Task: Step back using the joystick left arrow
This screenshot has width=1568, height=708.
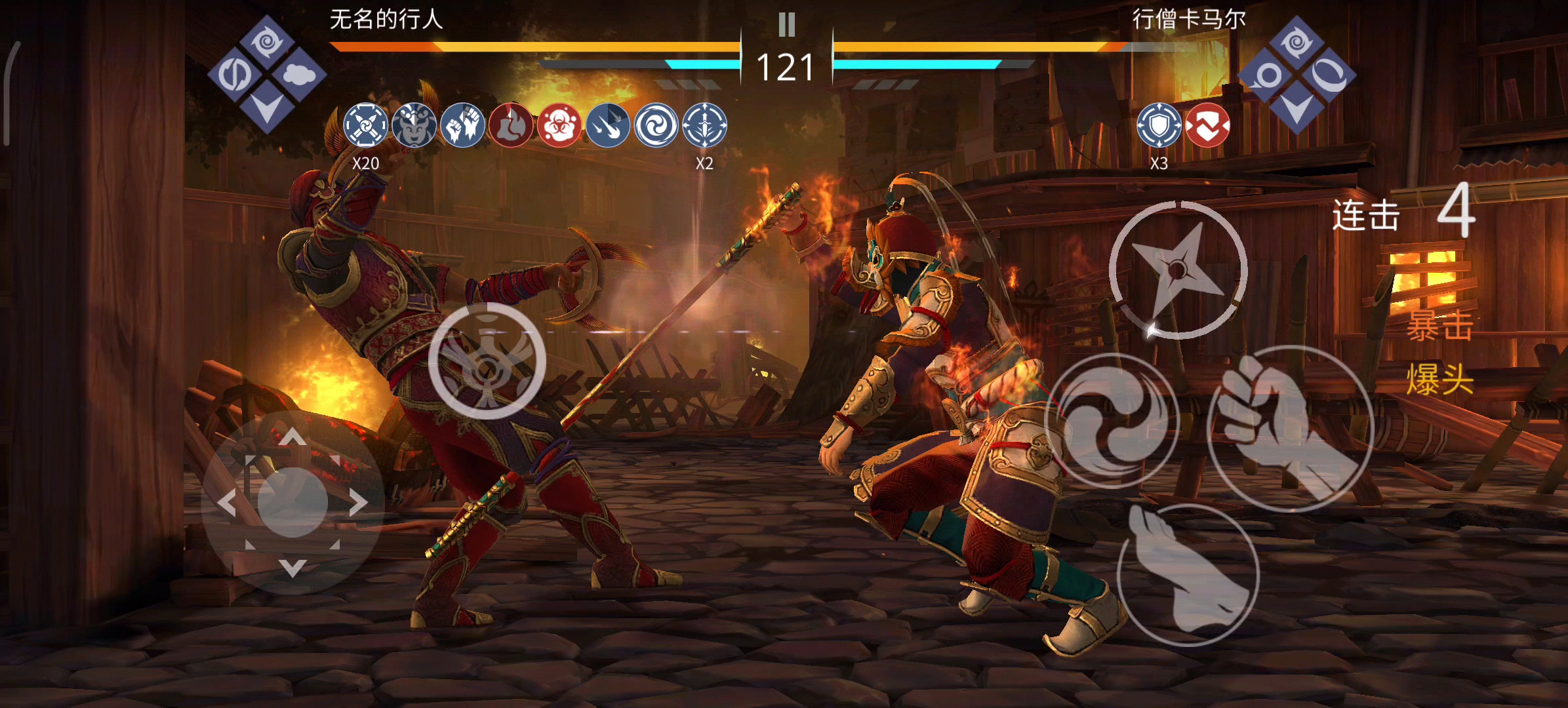Action: coord(227,503)
